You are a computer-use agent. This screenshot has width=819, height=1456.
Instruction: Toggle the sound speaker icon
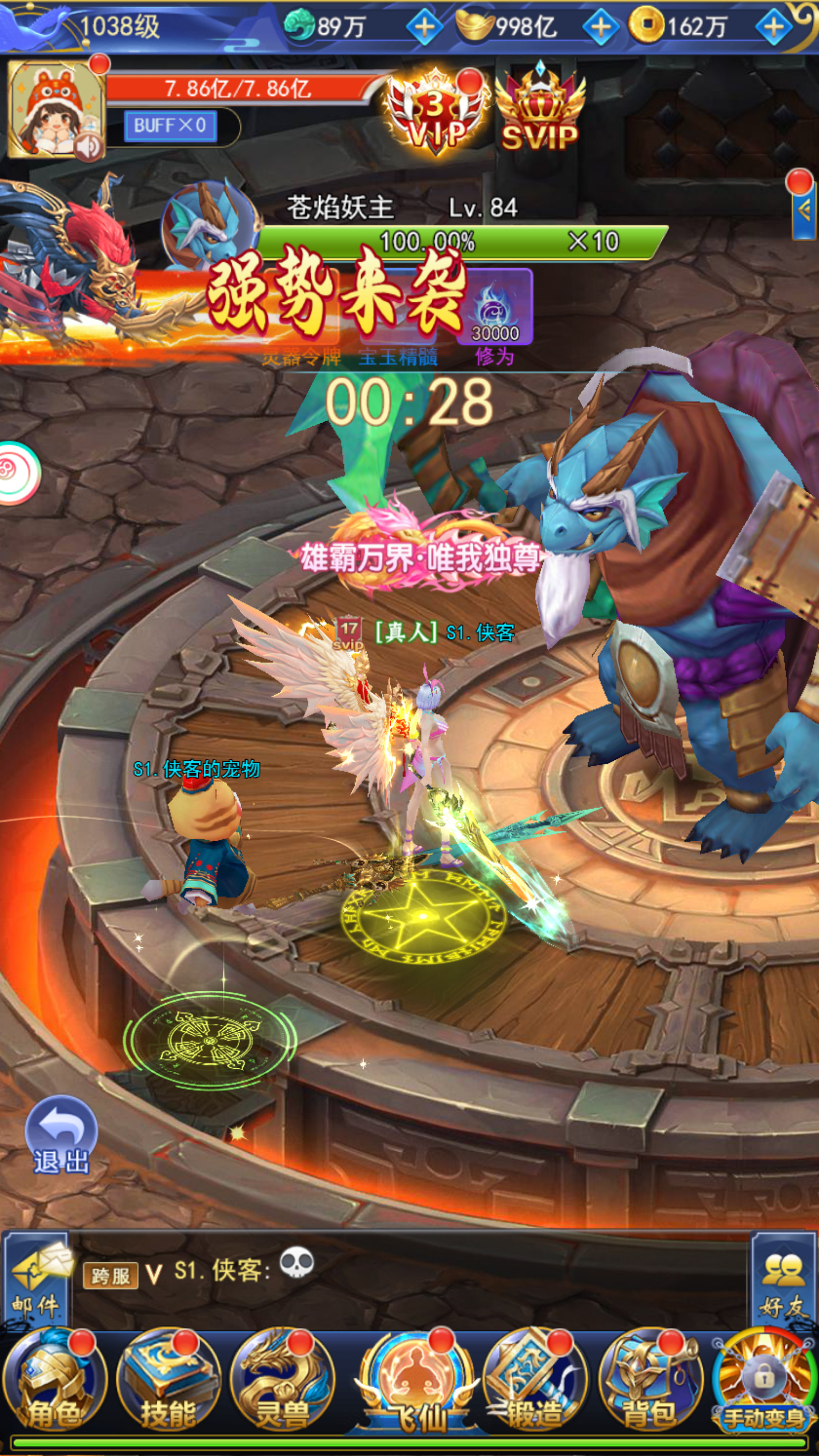[x=89, y=148]
